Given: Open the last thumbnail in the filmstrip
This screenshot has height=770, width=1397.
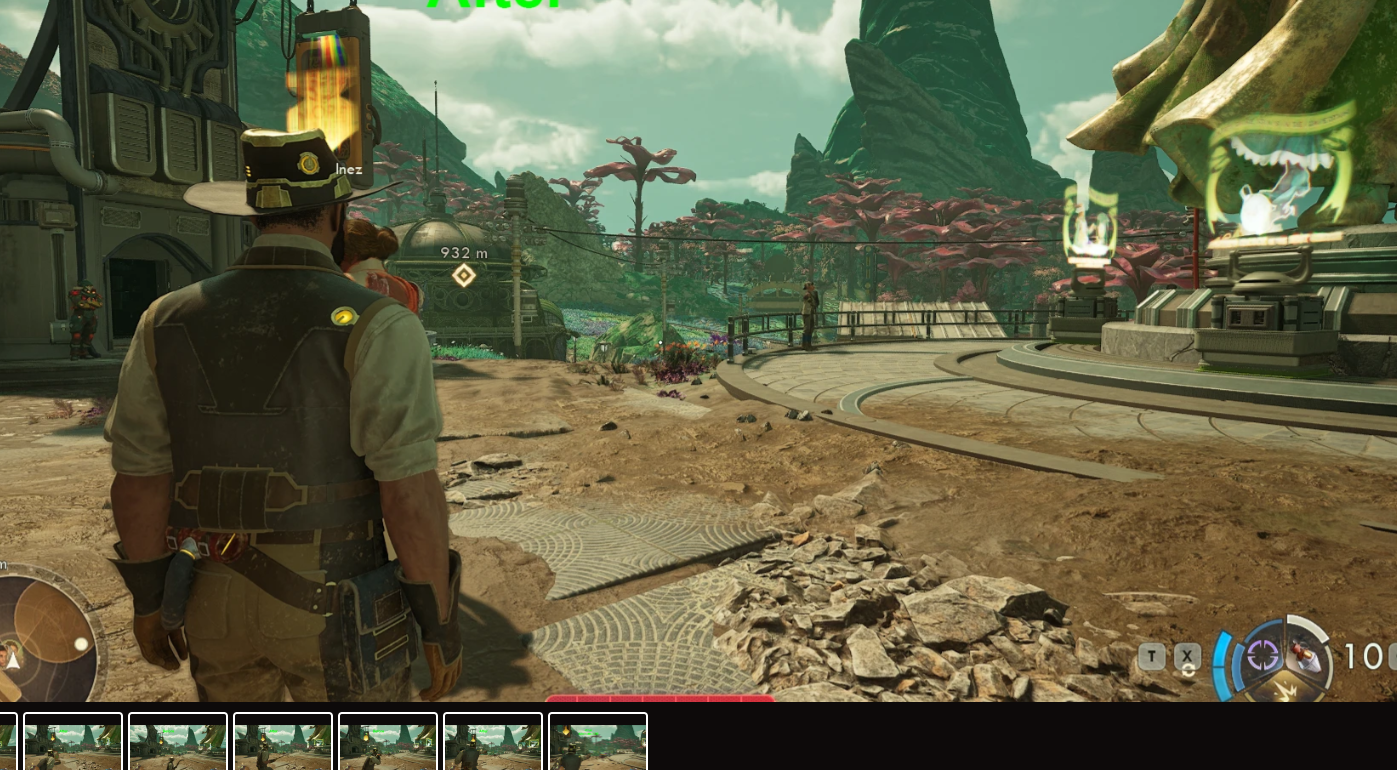Looking at the screenshot, I should click(598, 741).
